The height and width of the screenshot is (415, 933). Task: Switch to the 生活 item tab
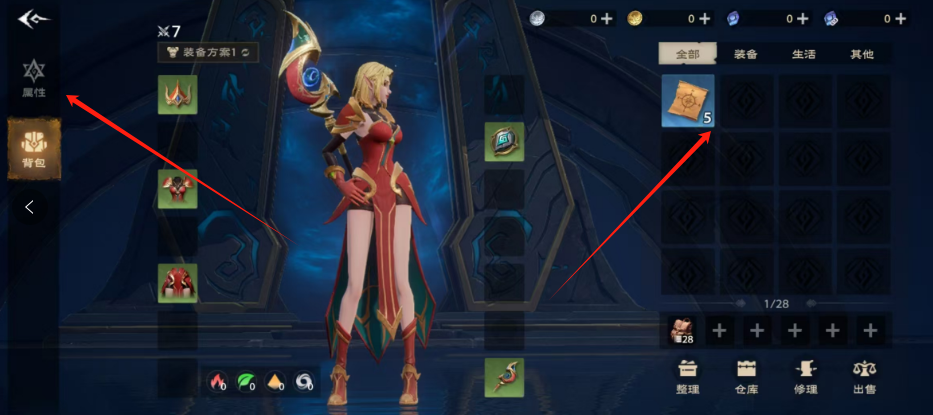(x=803, y=54)
